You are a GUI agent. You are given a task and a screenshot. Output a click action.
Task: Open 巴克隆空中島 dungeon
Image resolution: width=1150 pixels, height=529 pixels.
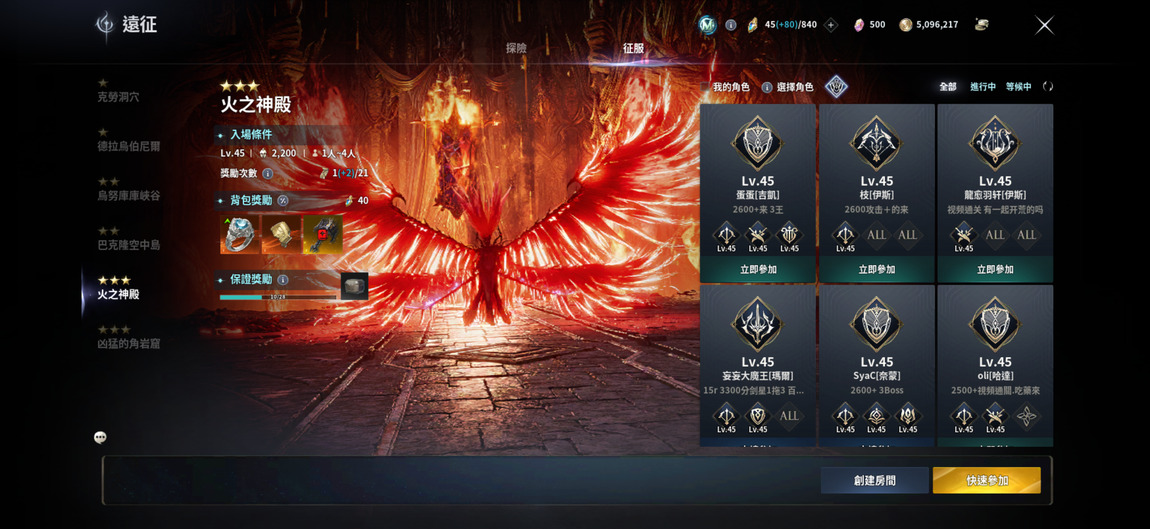128,244
